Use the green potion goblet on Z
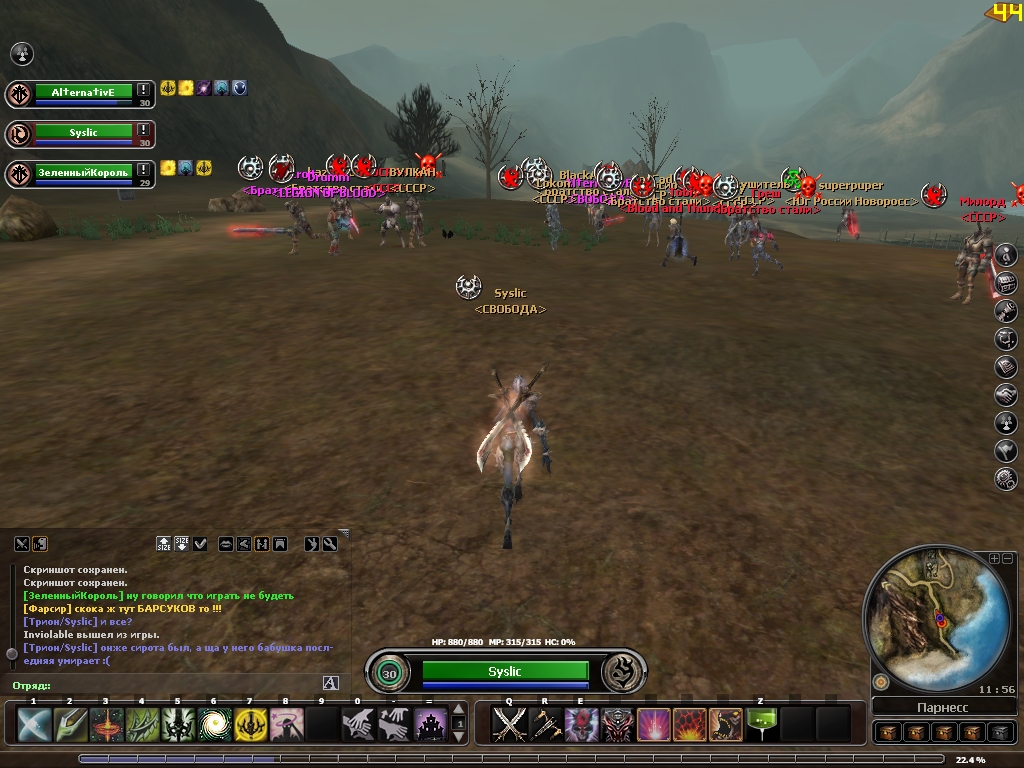 tap(763, 724)
